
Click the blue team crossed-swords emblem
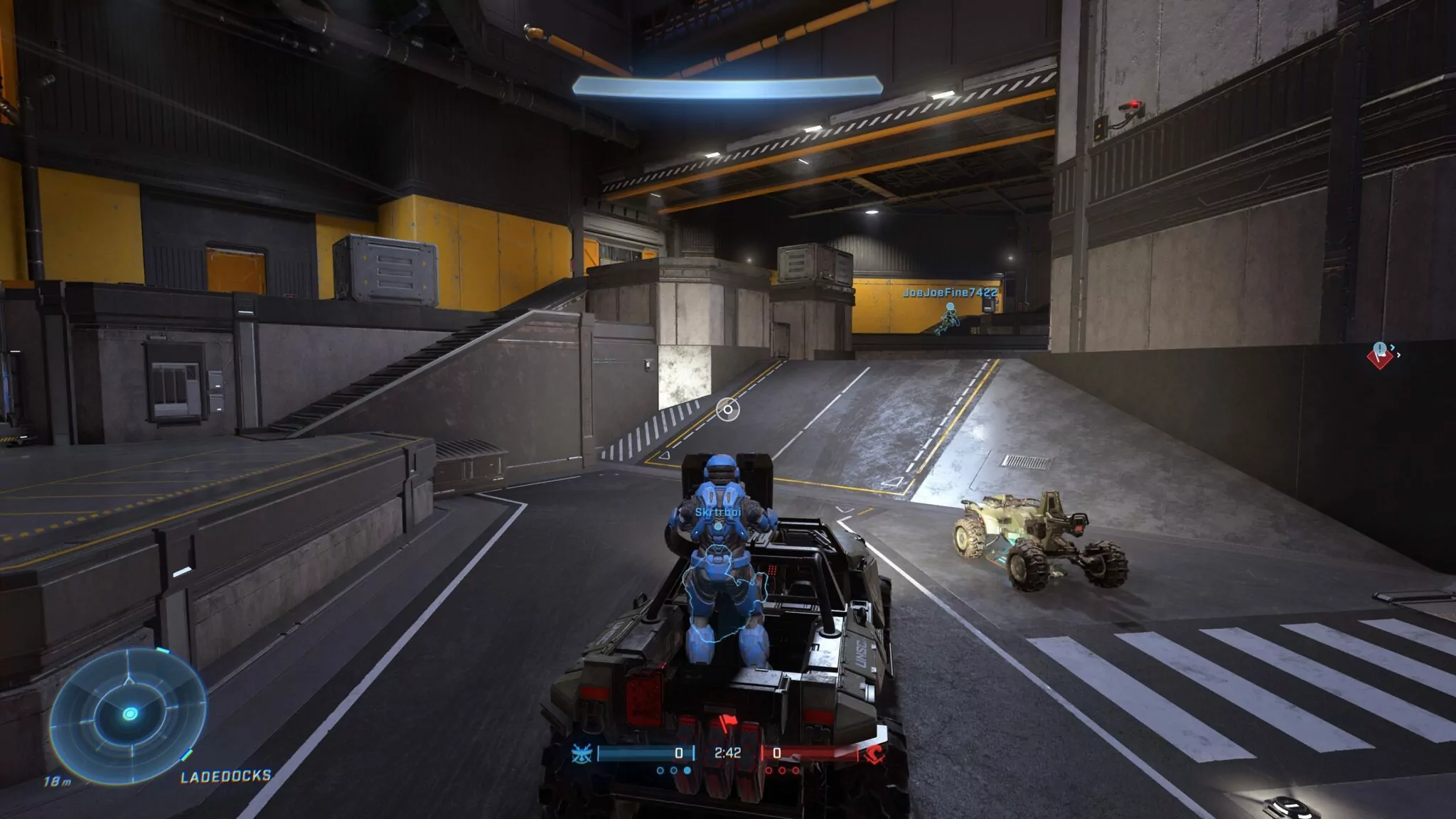pos(582,754)
